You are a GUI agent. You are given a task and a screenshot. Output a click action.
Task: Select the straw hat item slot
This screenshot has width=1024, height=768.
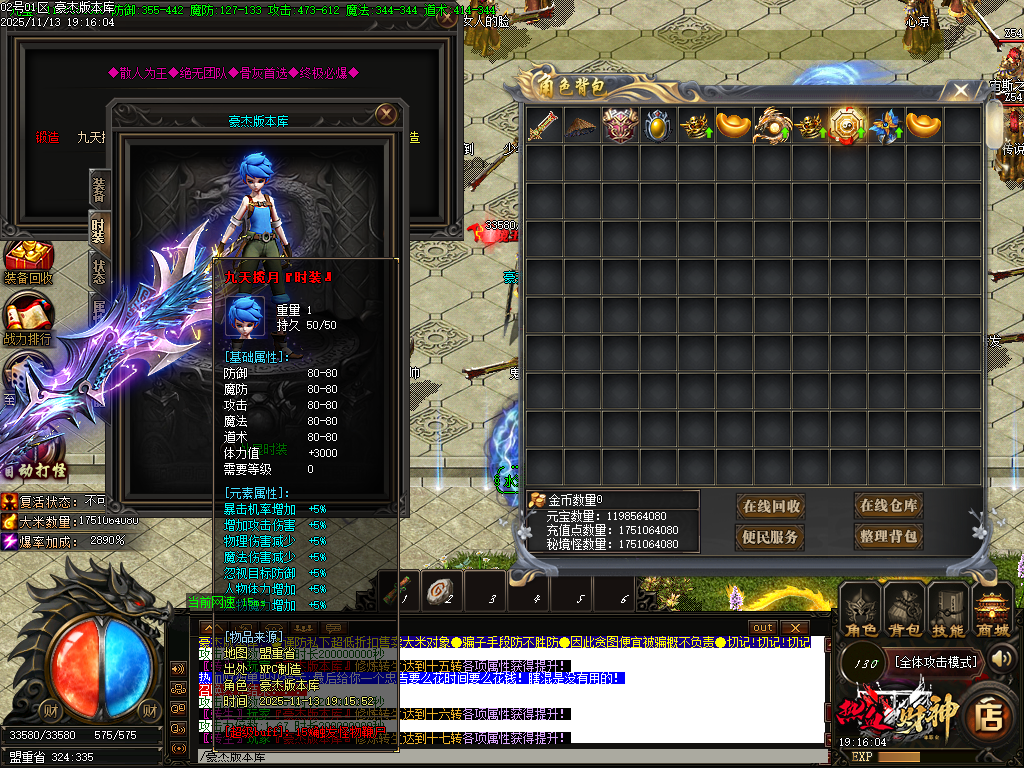582,125
